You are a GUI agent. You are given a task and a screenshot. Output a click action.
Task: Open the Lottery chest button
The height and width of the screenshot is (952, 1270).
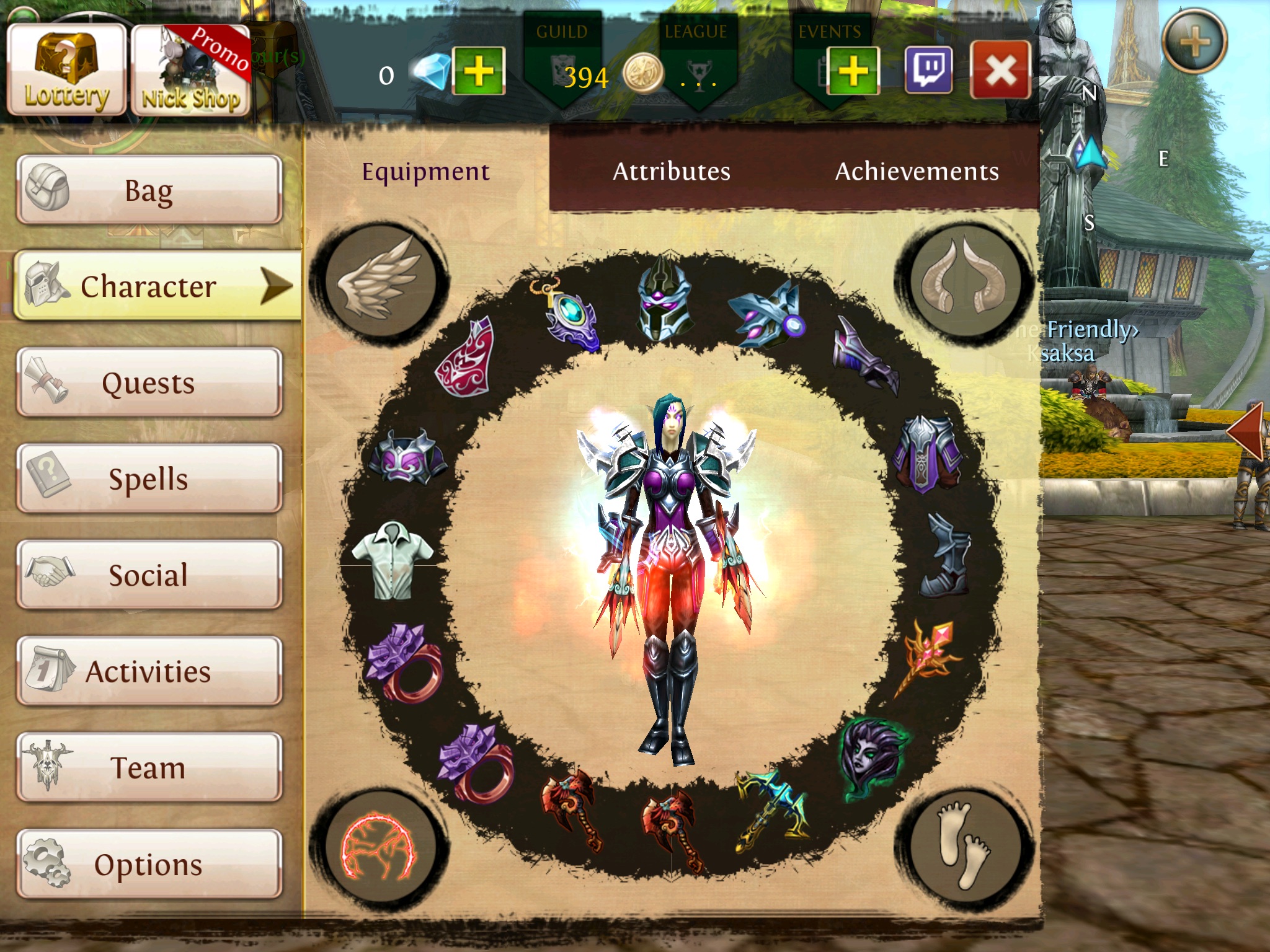point(66,70)
